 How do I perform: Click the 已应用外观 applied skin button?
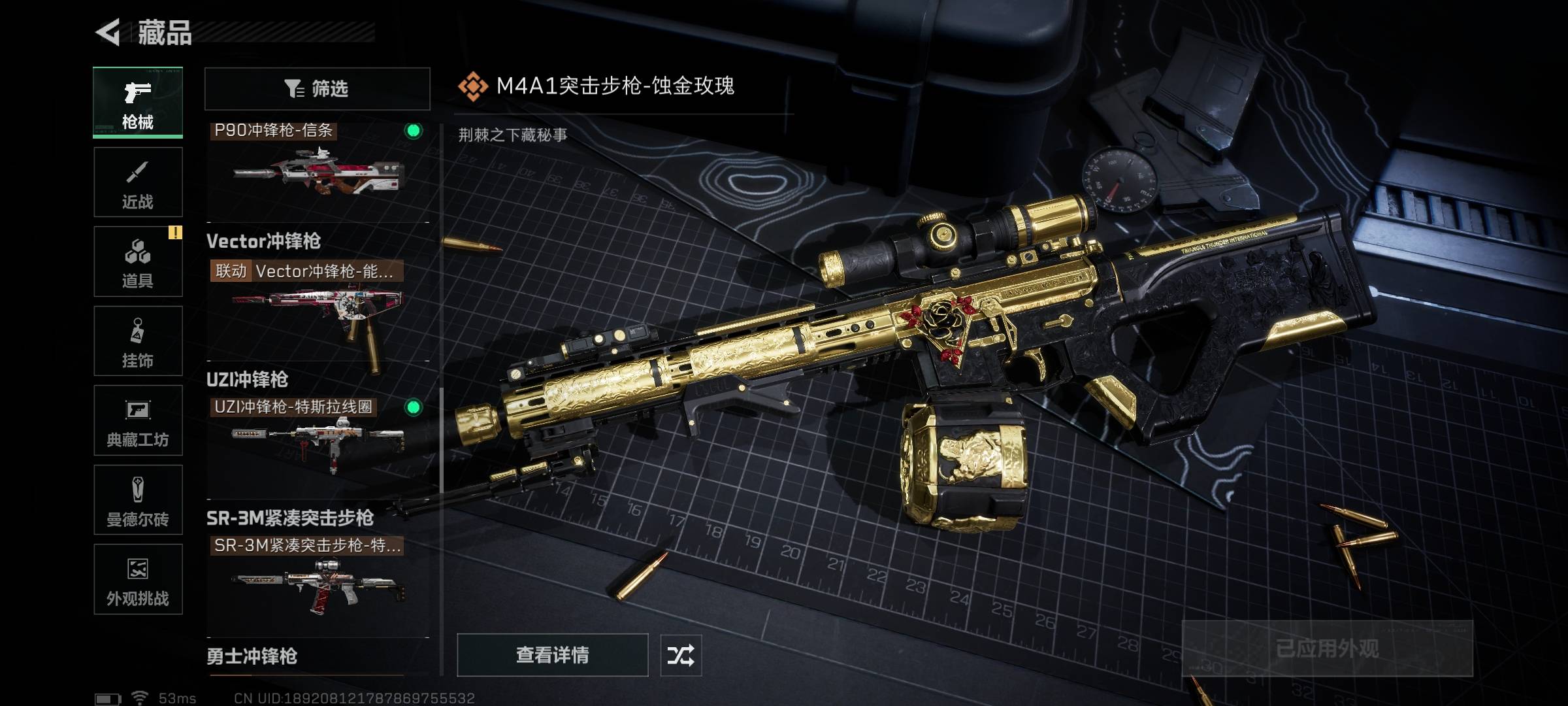(x=1327, y=648)
